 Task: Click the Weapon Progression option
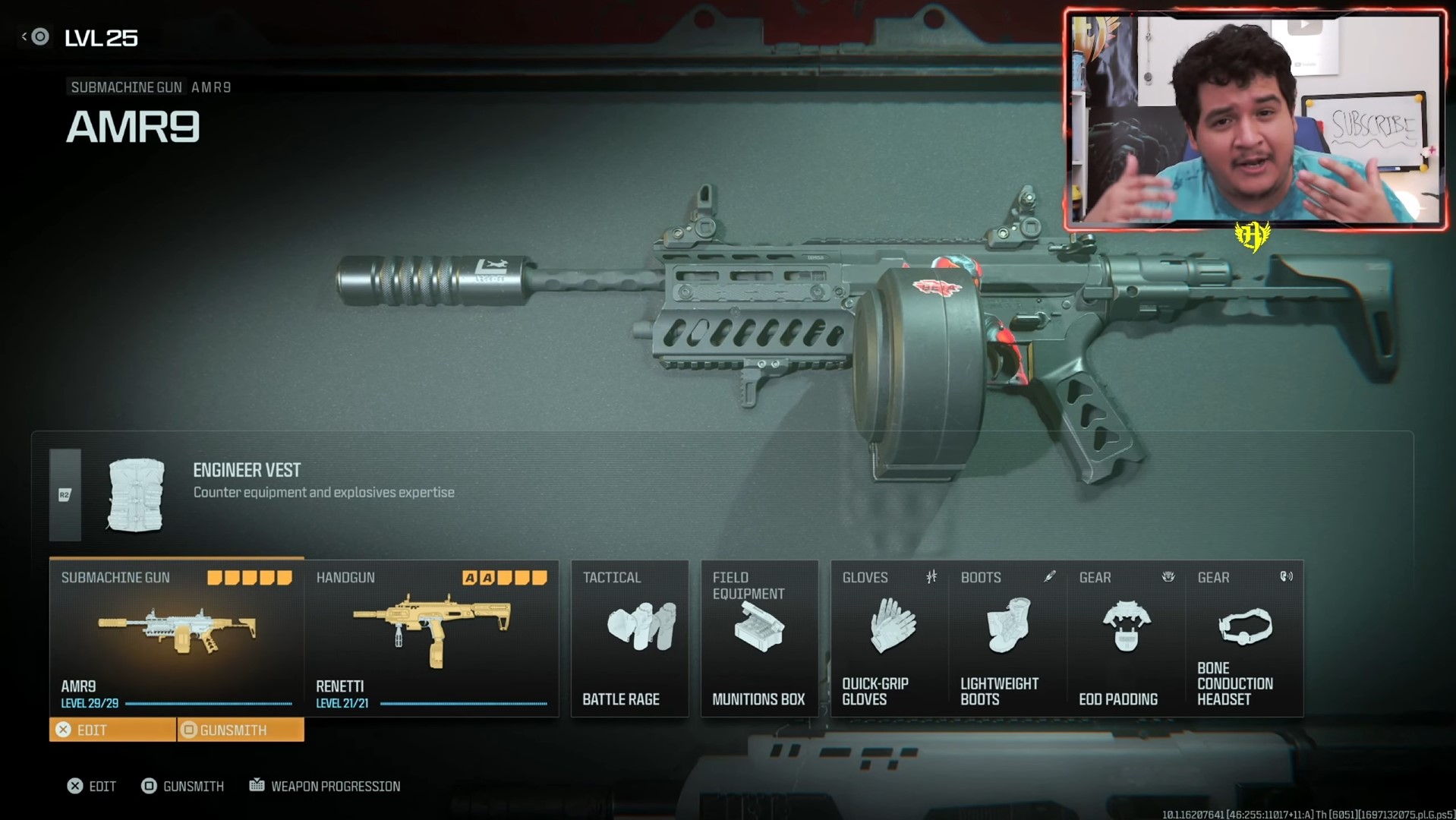coord(336,786)
